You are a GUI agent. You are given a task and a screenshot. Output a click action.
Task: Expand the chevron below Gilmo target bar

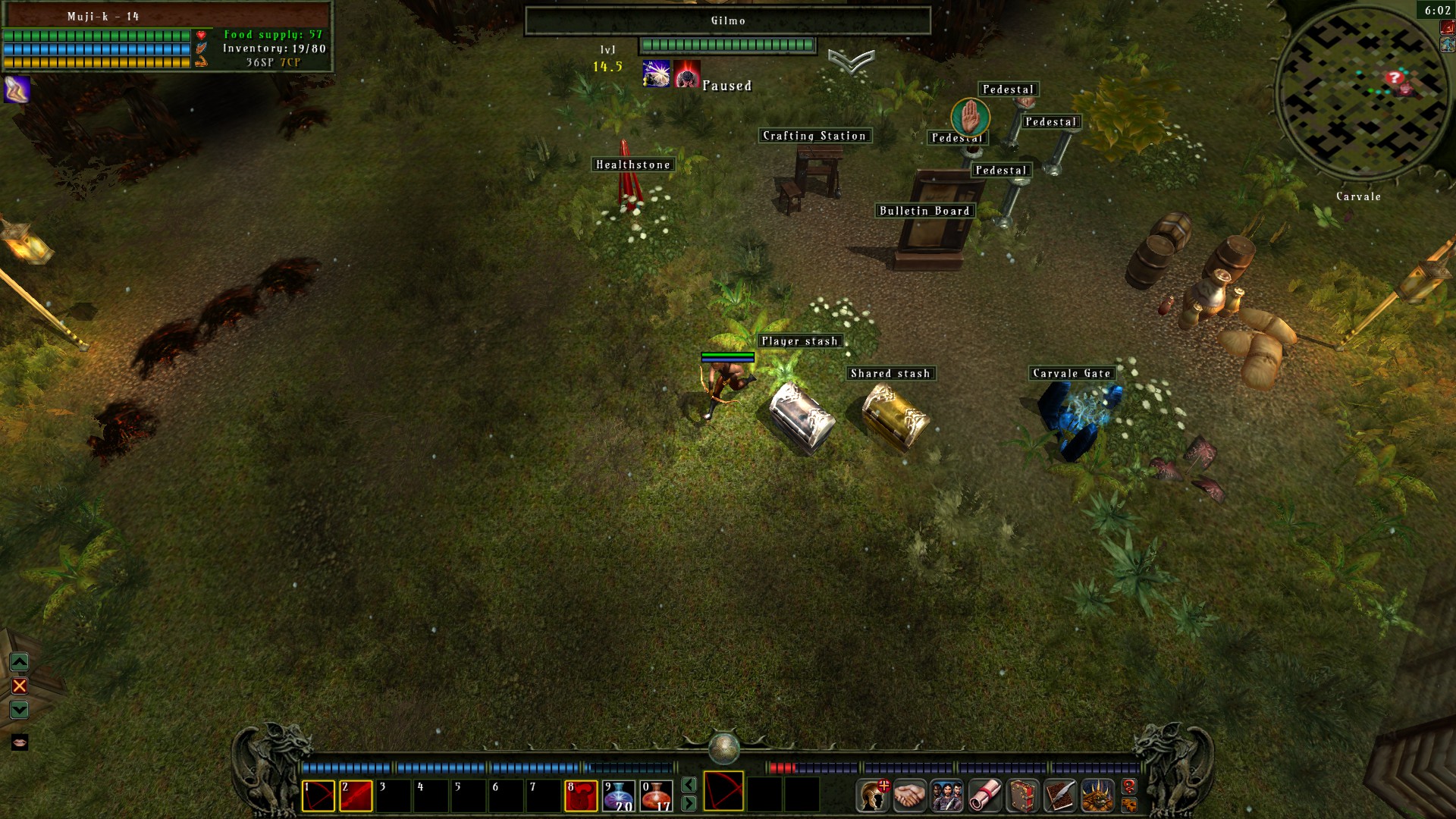(851, 61)
